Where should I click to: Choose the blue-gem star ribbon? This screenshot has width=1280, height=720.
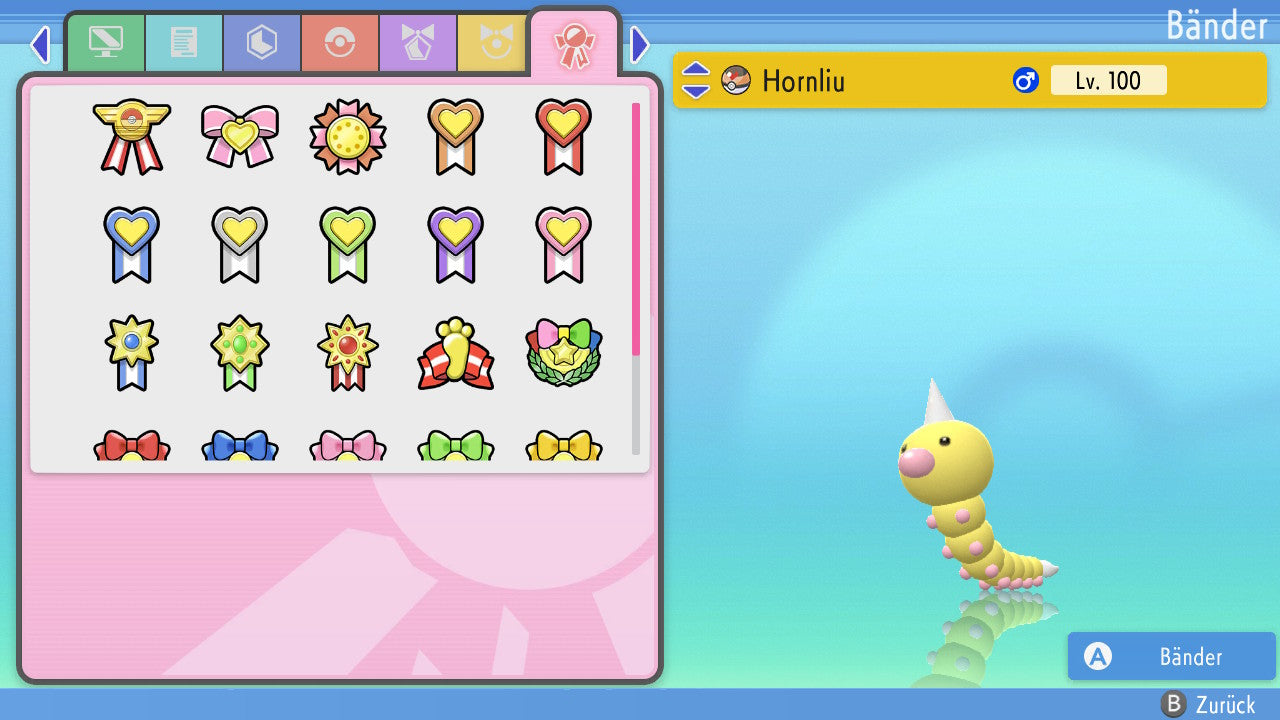coord(132,353)
